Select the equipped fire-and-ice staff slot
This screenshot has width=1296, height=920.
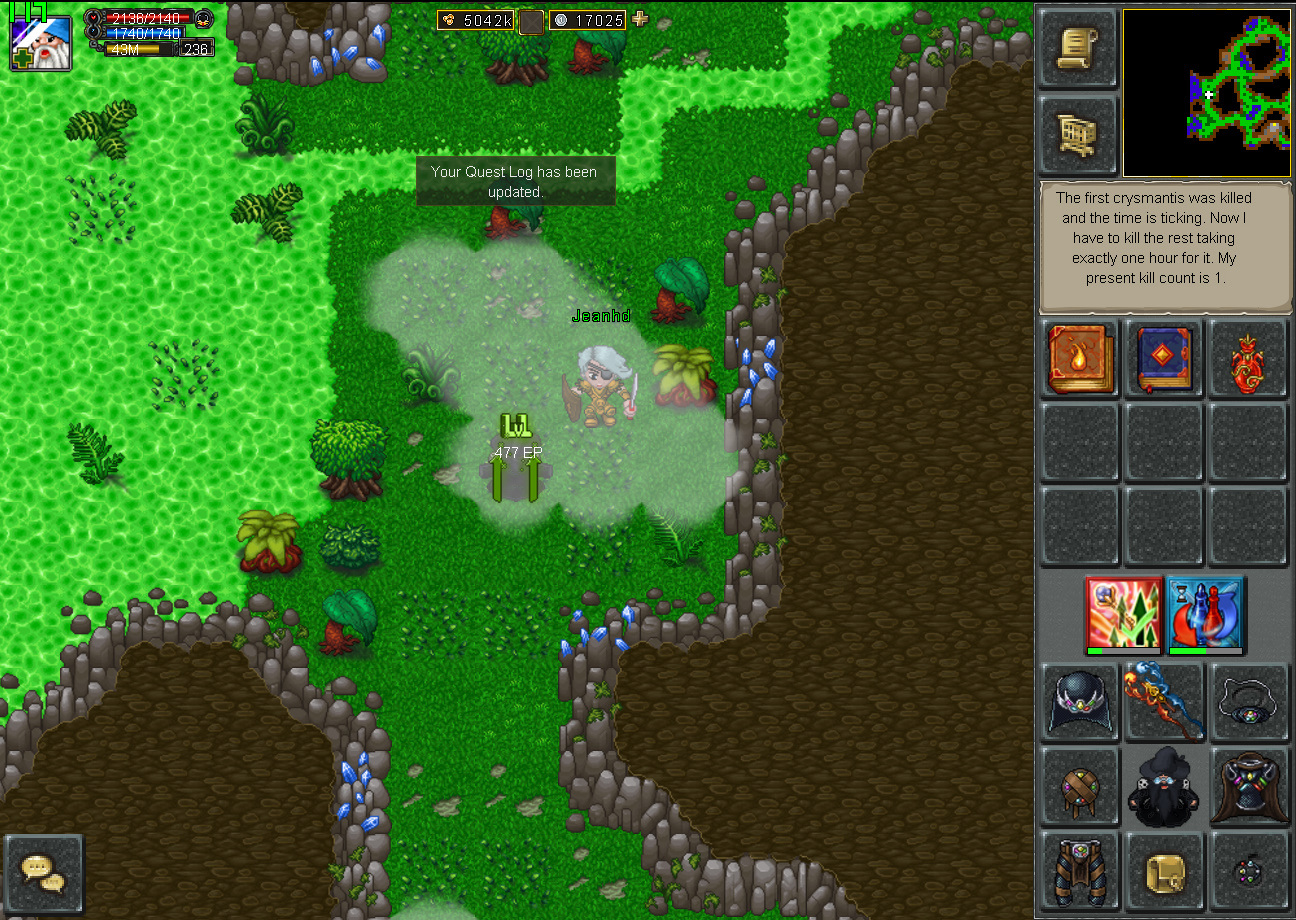(1164, 703)
